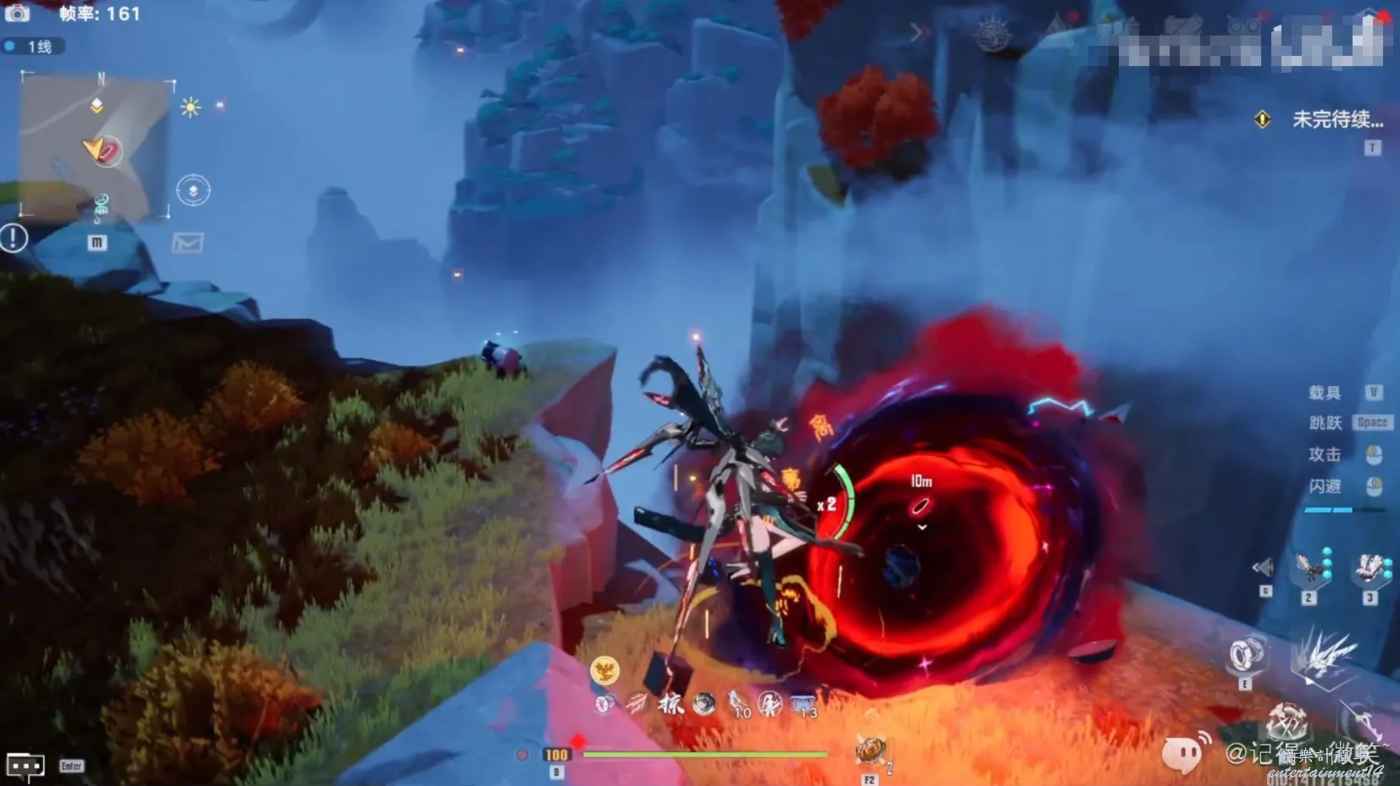Open the chat box icon
The image size is (1400, 786).
tap(25, 765)
